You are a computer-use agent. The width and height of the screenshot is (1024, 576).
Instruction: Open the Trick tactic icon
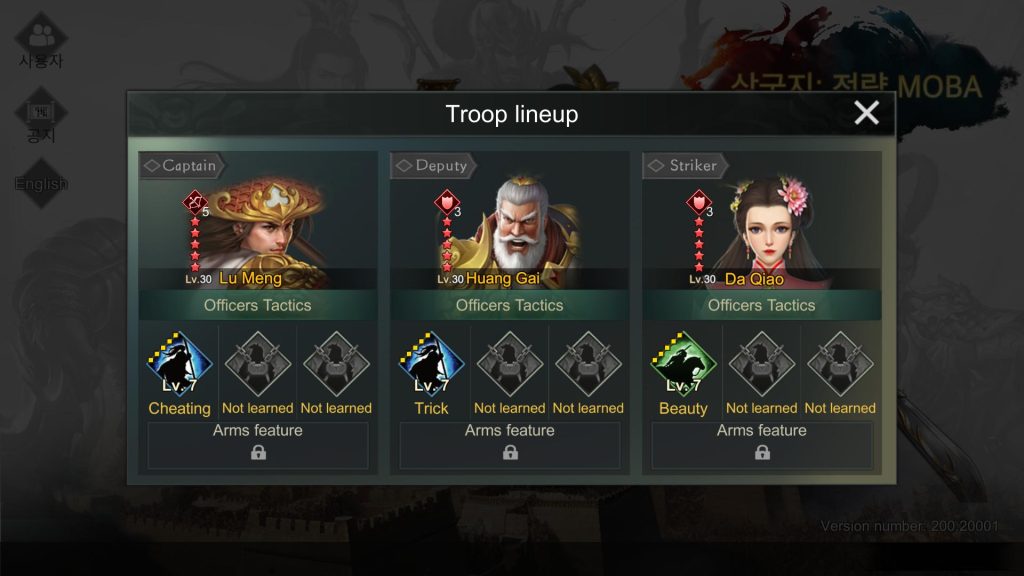click(432, 366)
